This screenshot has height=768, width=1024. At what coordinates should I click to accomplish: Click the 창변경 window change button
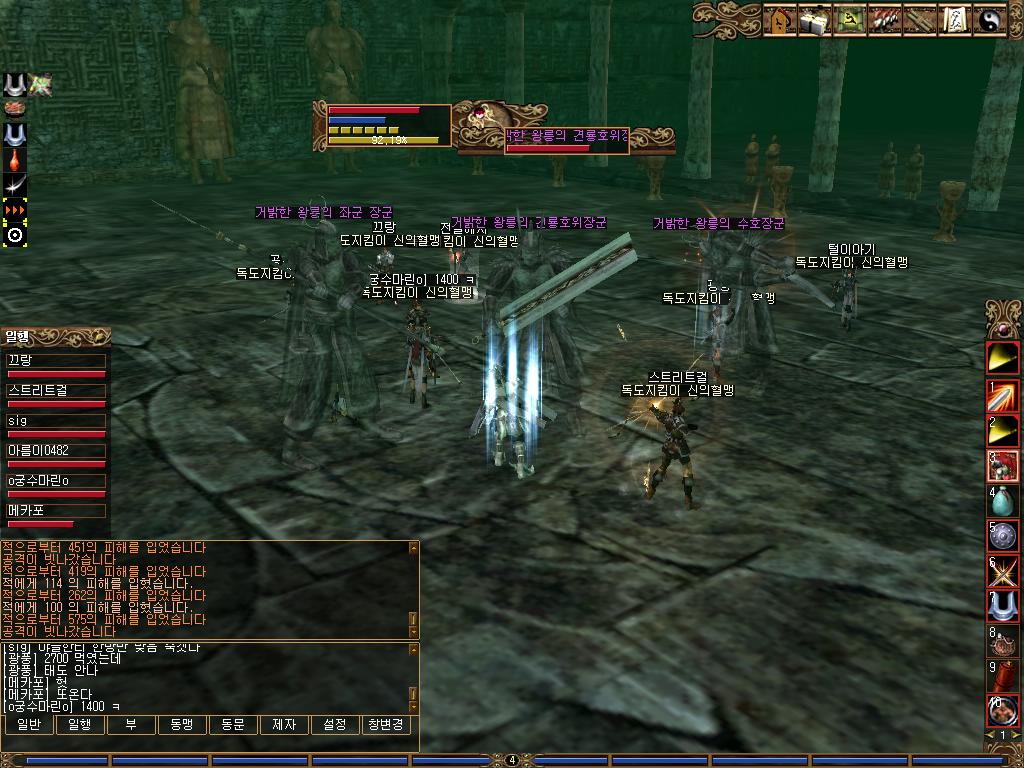(386, 724)
